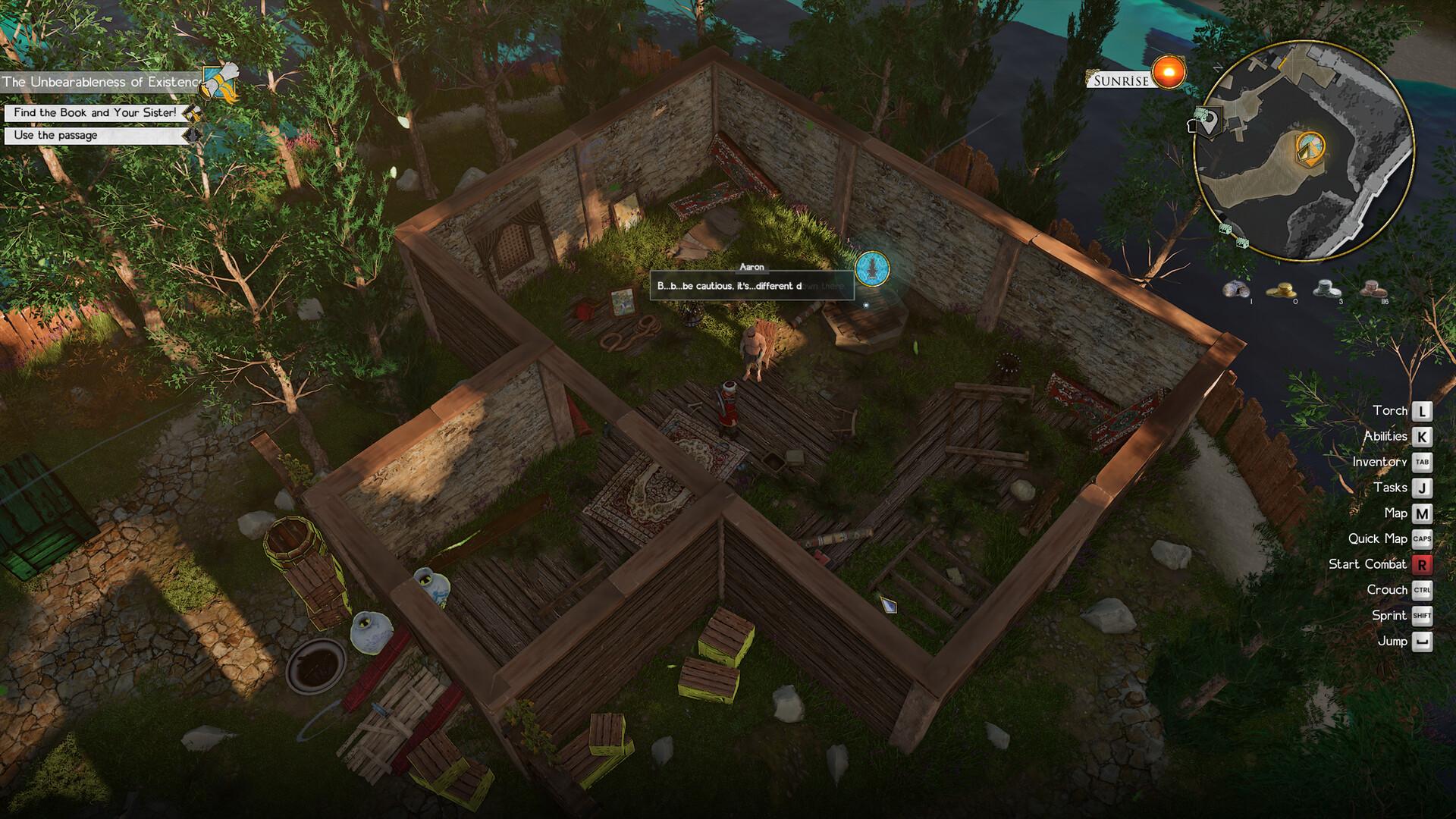The height and width of the screenshot is (819, 1456).
Task: Click the Inventory TAB key icon
Action: point(1422,461)
